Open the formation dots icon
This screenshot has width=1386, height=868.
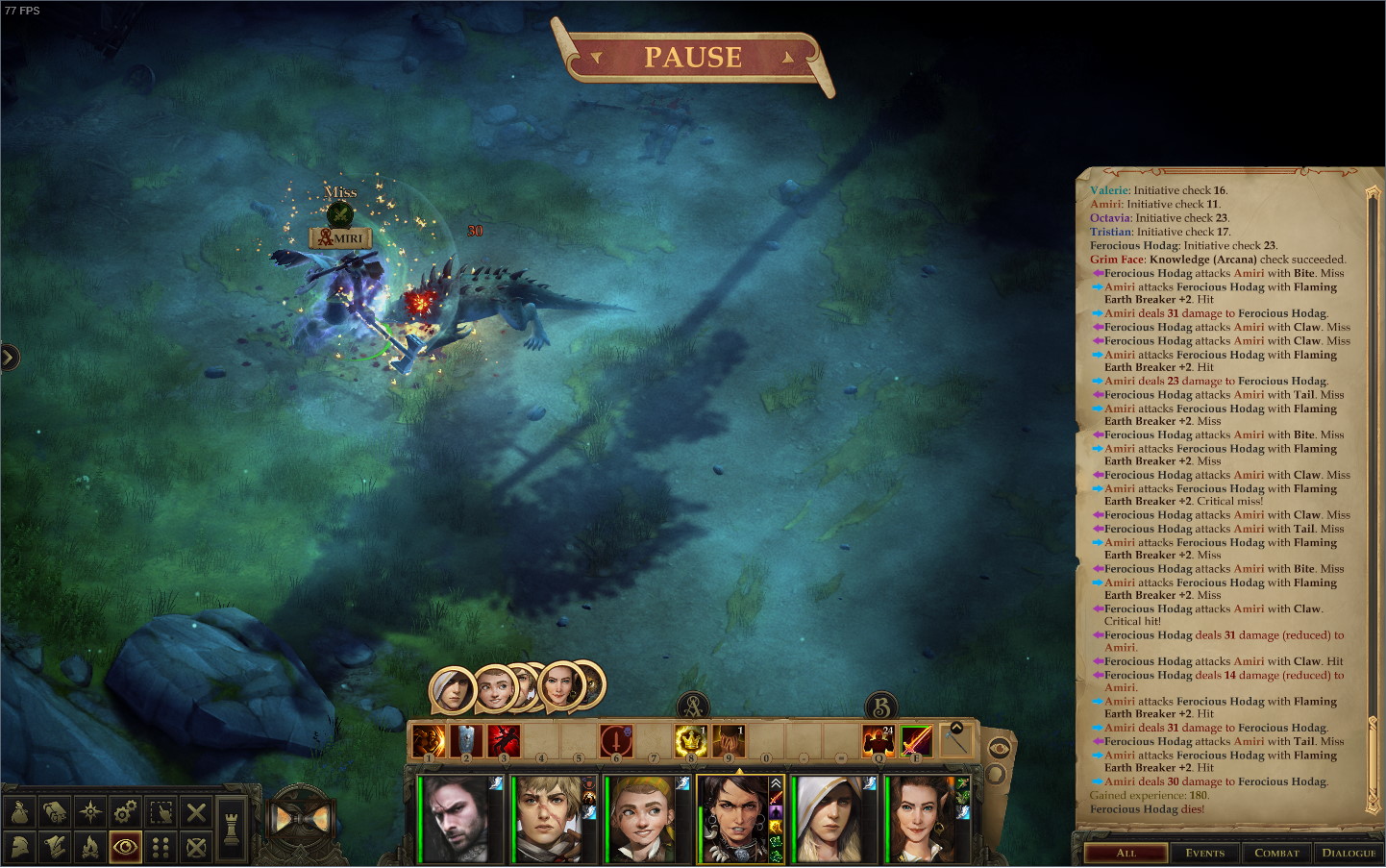tap(161, 847)
